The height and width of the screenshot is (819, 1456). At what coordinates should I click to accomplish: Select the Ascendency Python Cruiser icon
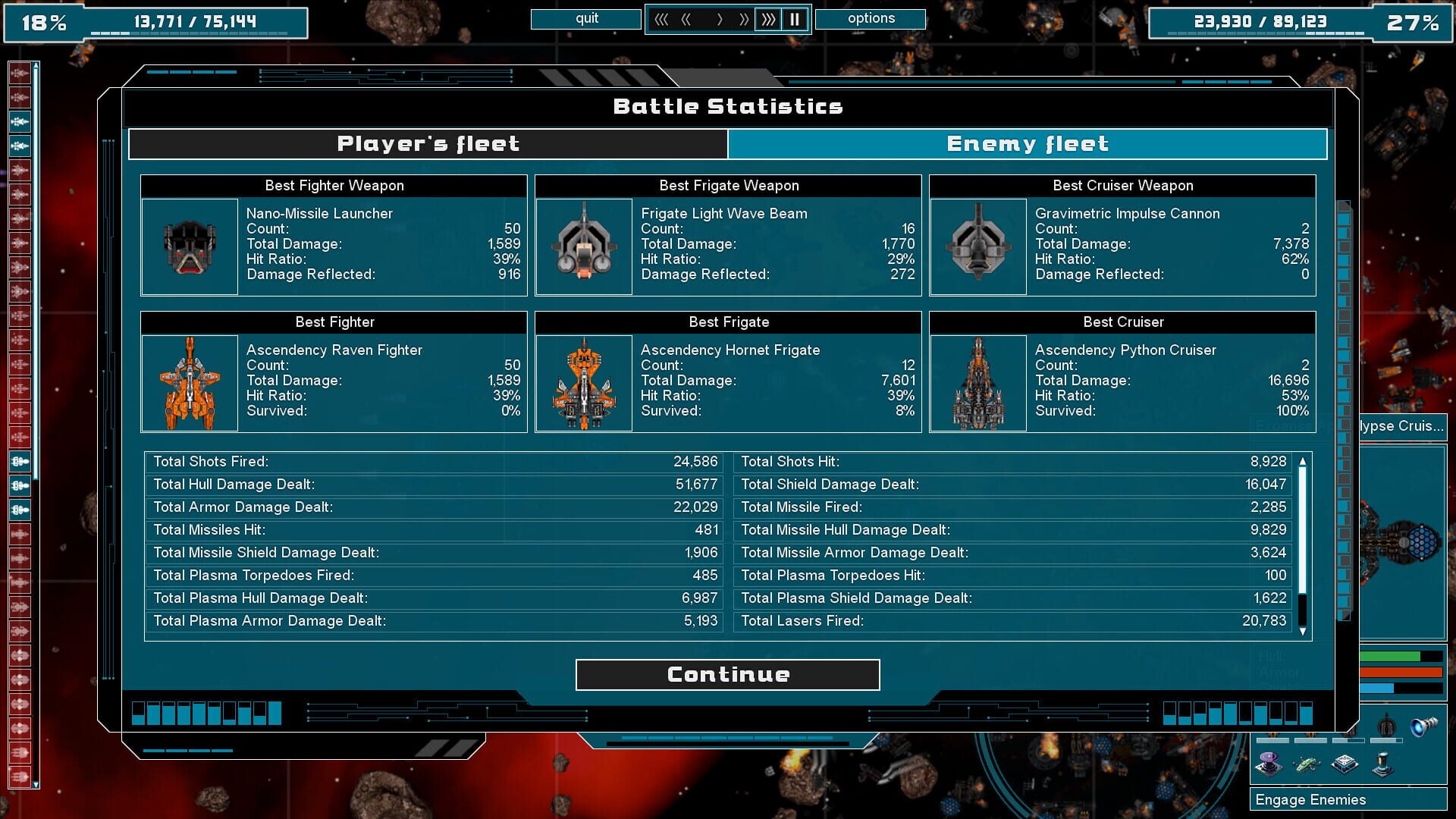tap(978, 383)
